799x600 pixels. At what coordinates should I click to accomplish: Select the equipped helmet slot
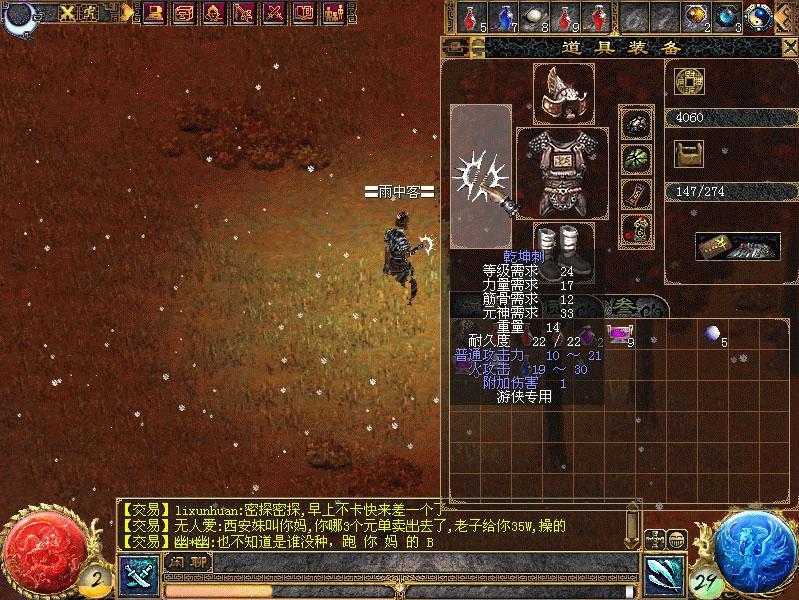[563, 93]
